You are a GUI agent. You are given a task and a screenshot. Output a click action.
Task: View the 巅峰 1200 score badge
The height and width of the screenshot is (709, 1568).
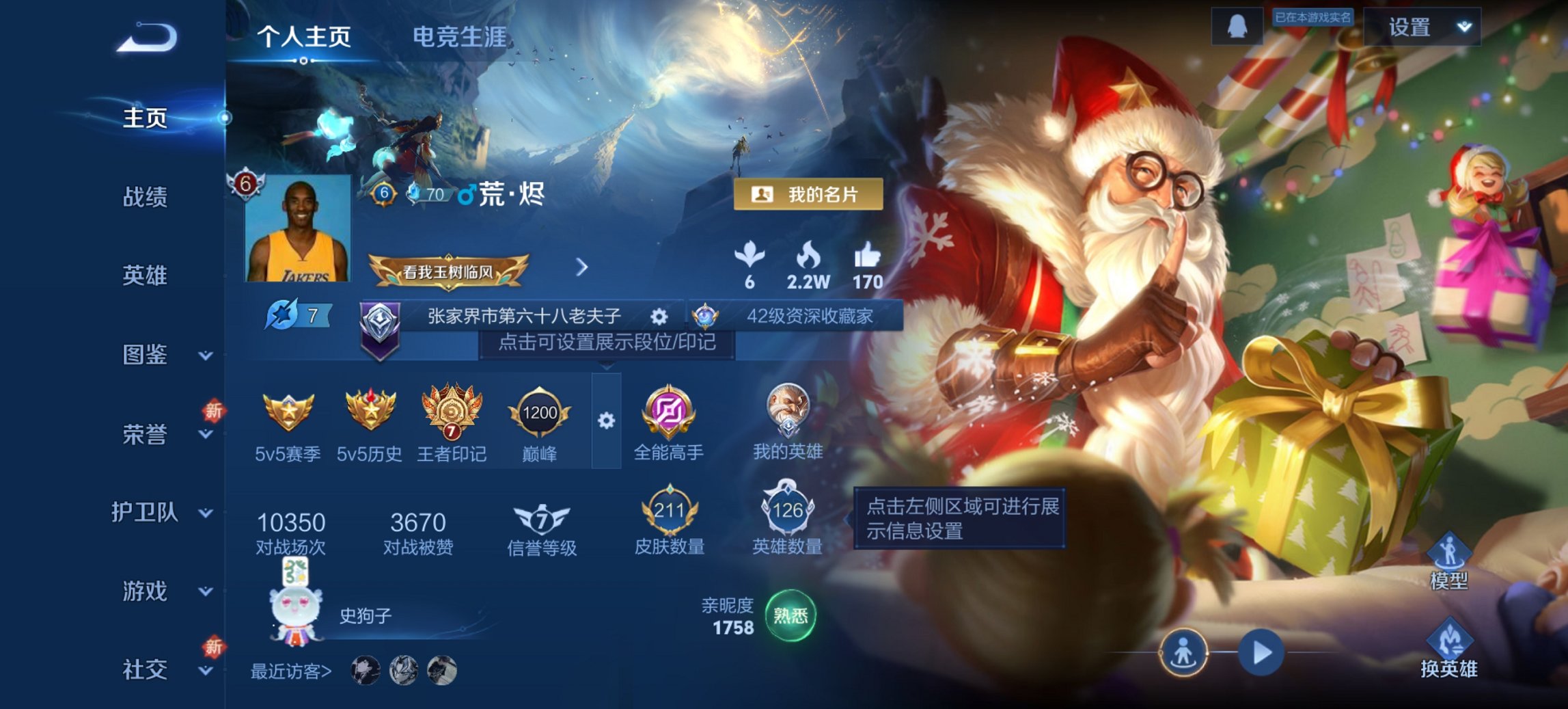coord(537,410)
